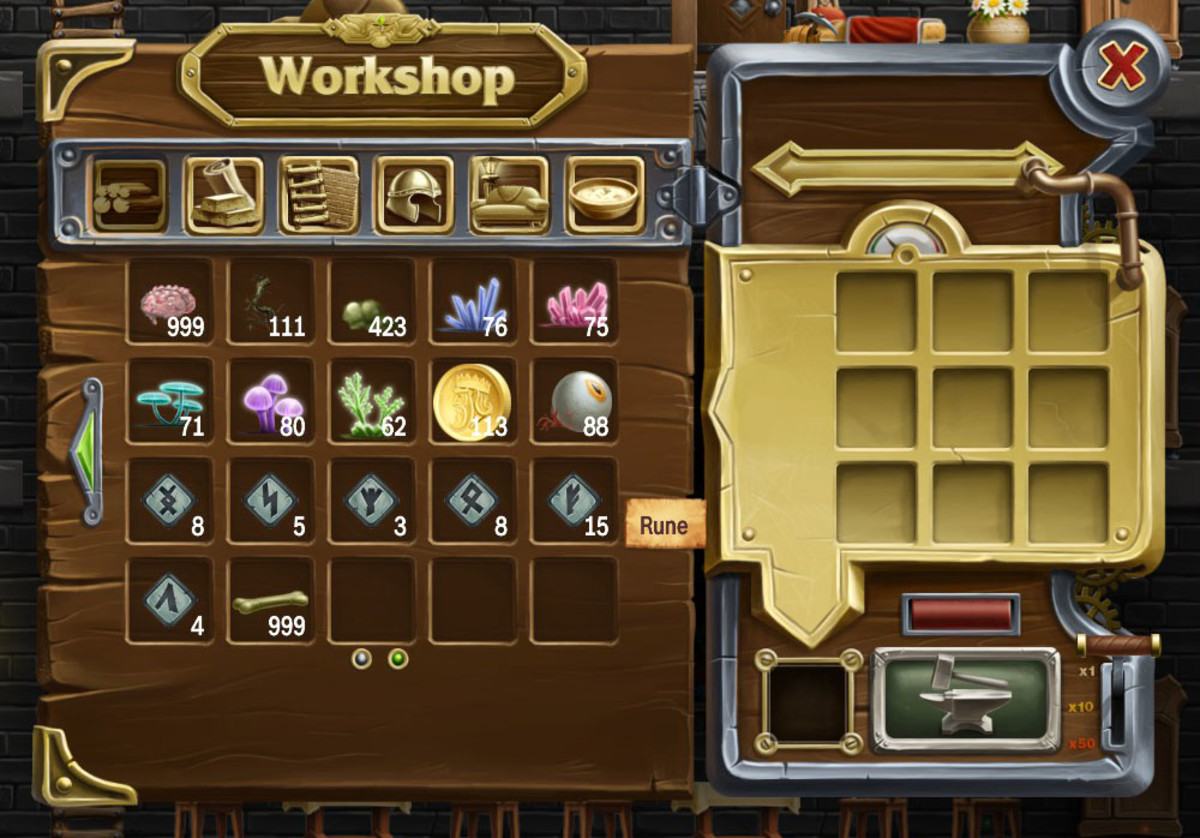1200x838 pixels.
Task: Pick the gold coin item slot
Action: 473,402
